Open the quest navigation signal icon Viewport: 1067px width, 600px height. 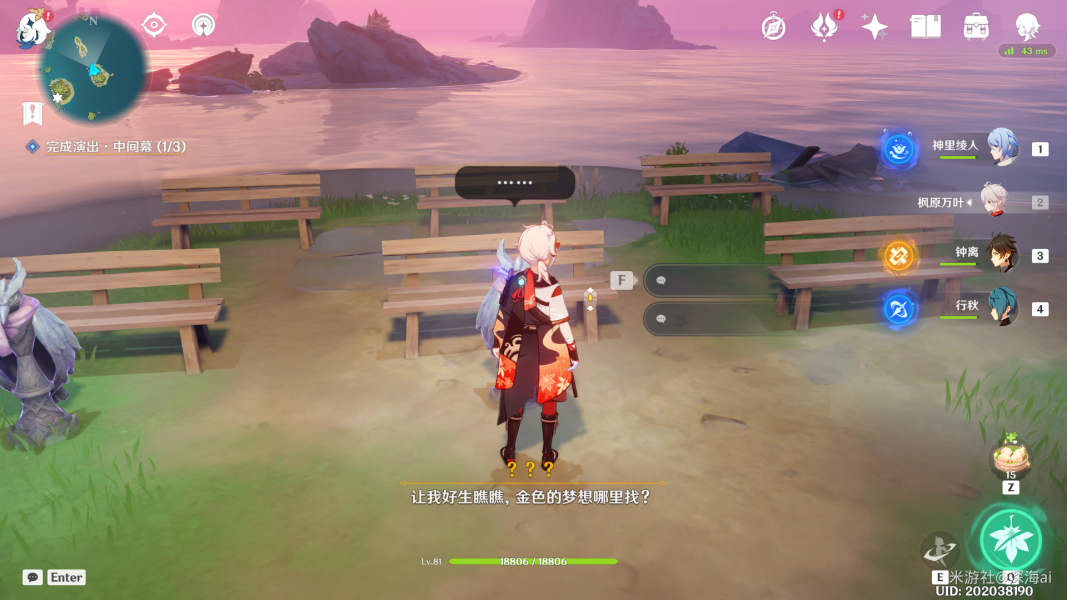coord(203,25)
